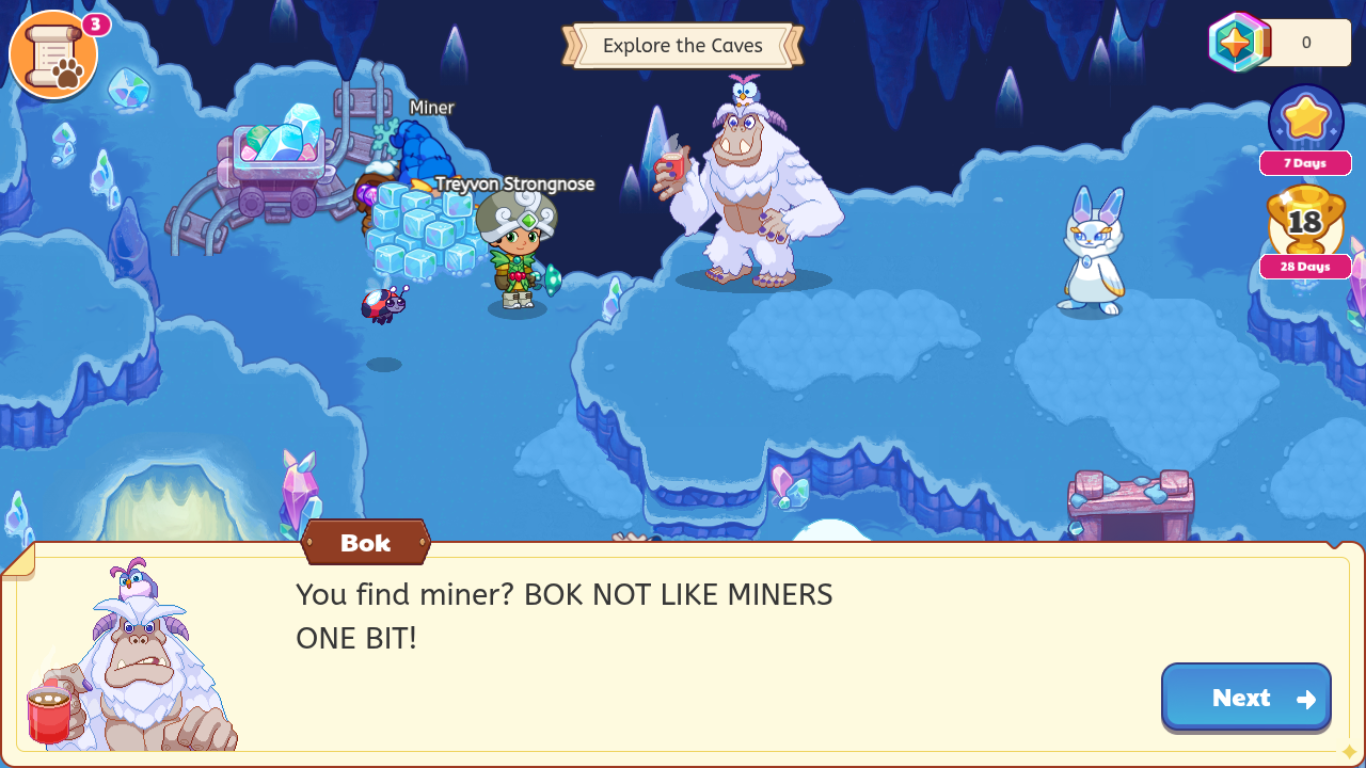Open the gold star streak badge
This screenshot has width=1366, height=768.
[x=1305, y=120]
